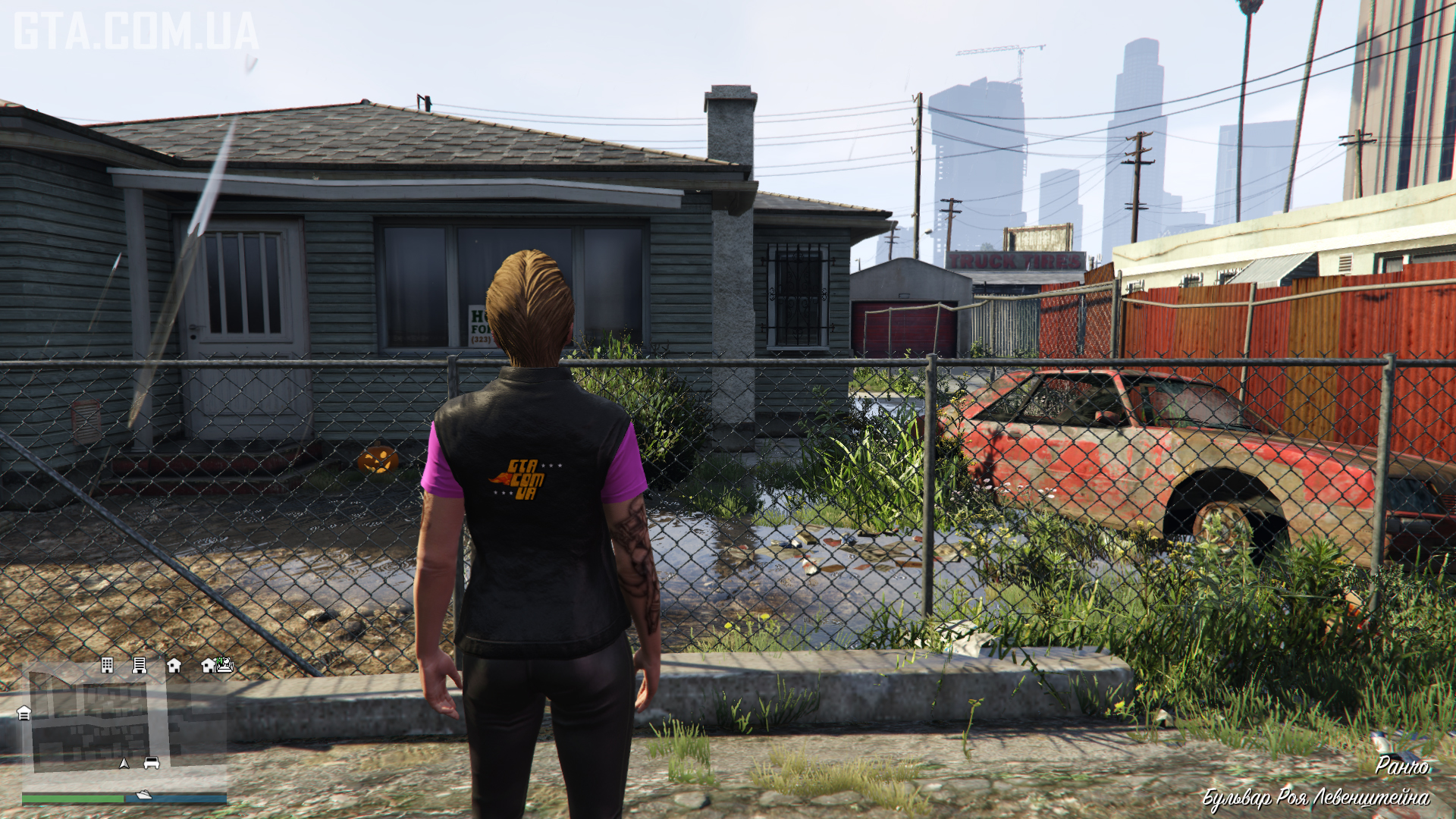The height and width of the screenshot is (819, 1456).
Task: Click the garage blip on minimap edge
Action: (x=24, y=713)
